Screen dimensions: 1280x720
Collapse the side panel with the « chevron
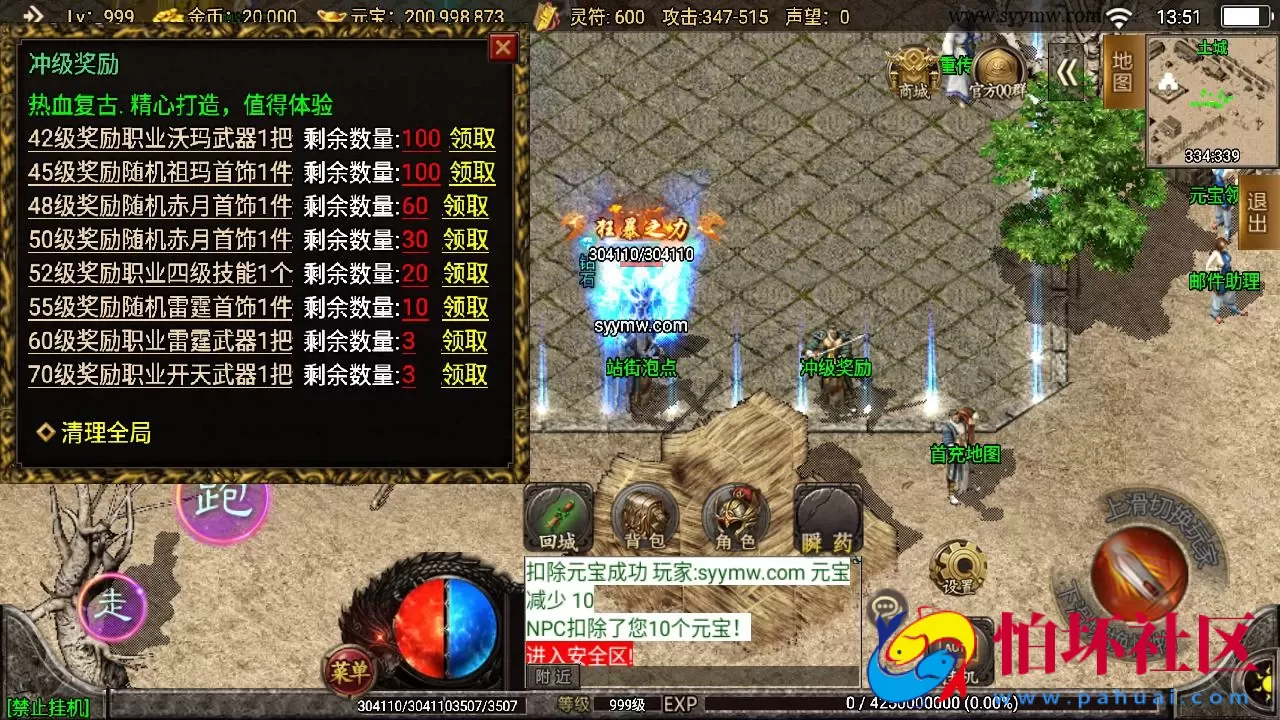click(x=1068, y=73)
